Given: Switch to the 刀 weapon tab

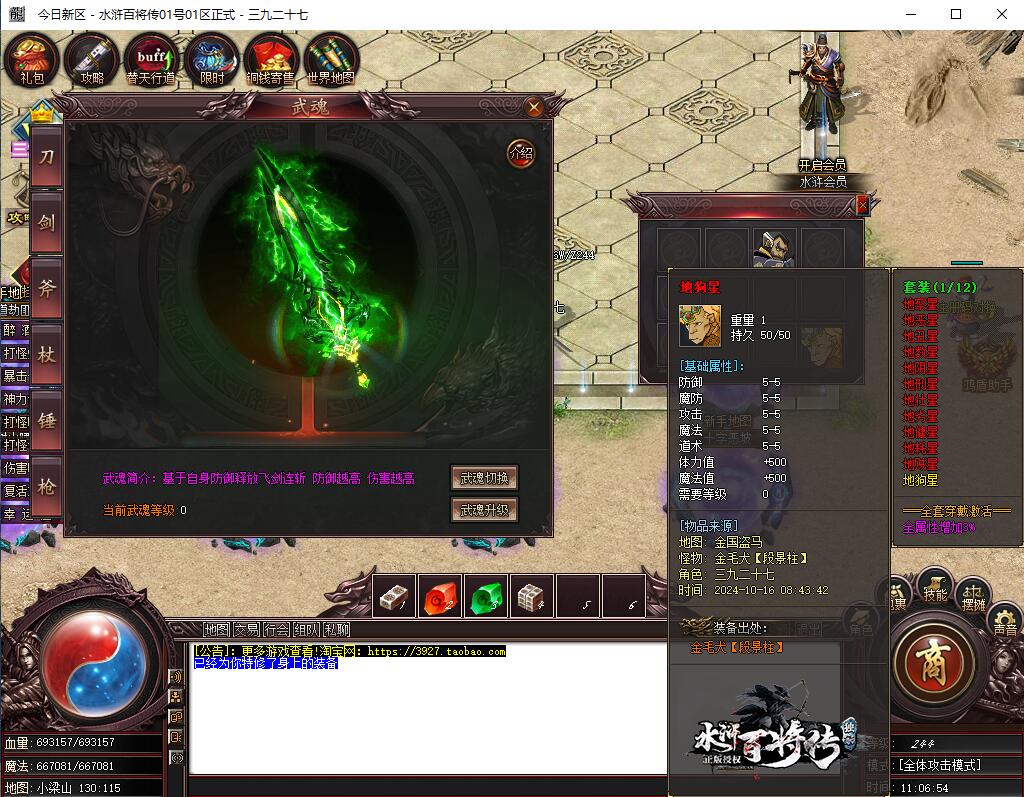Looking at the screenshot, I should [47, 157].
